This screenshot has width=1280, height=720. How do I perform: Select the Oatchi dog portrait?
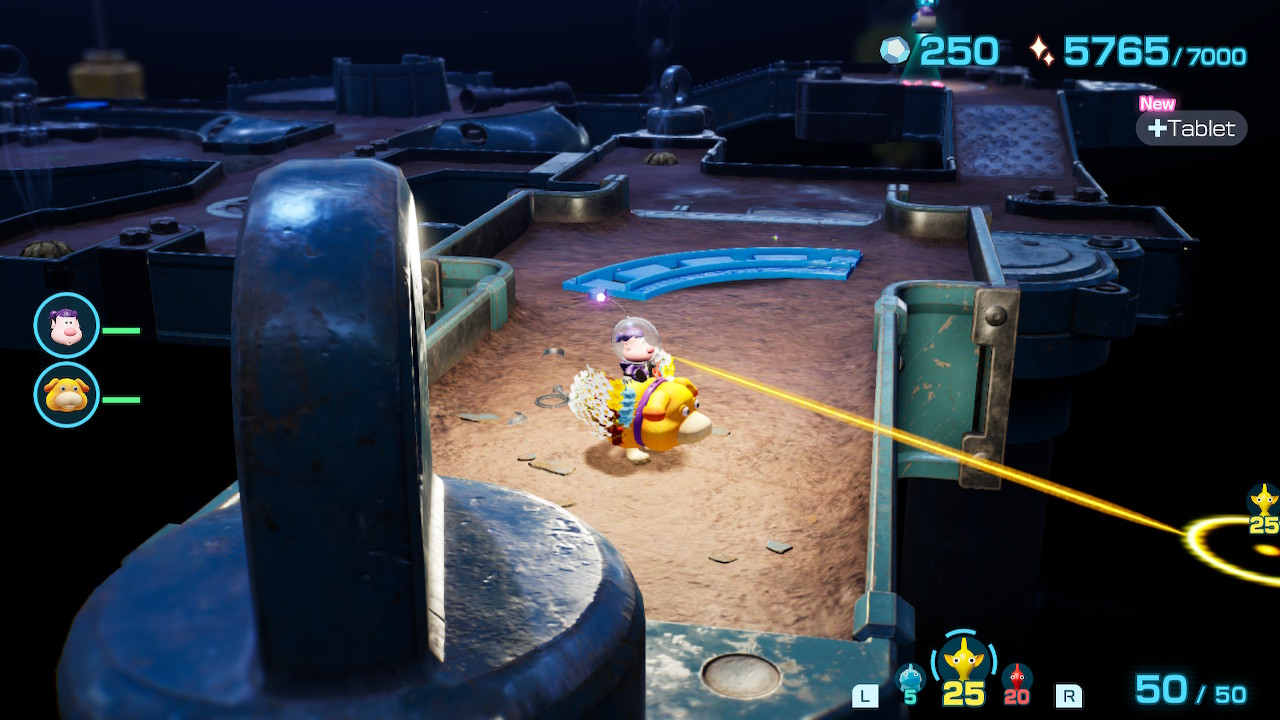[x=67, y=395]
